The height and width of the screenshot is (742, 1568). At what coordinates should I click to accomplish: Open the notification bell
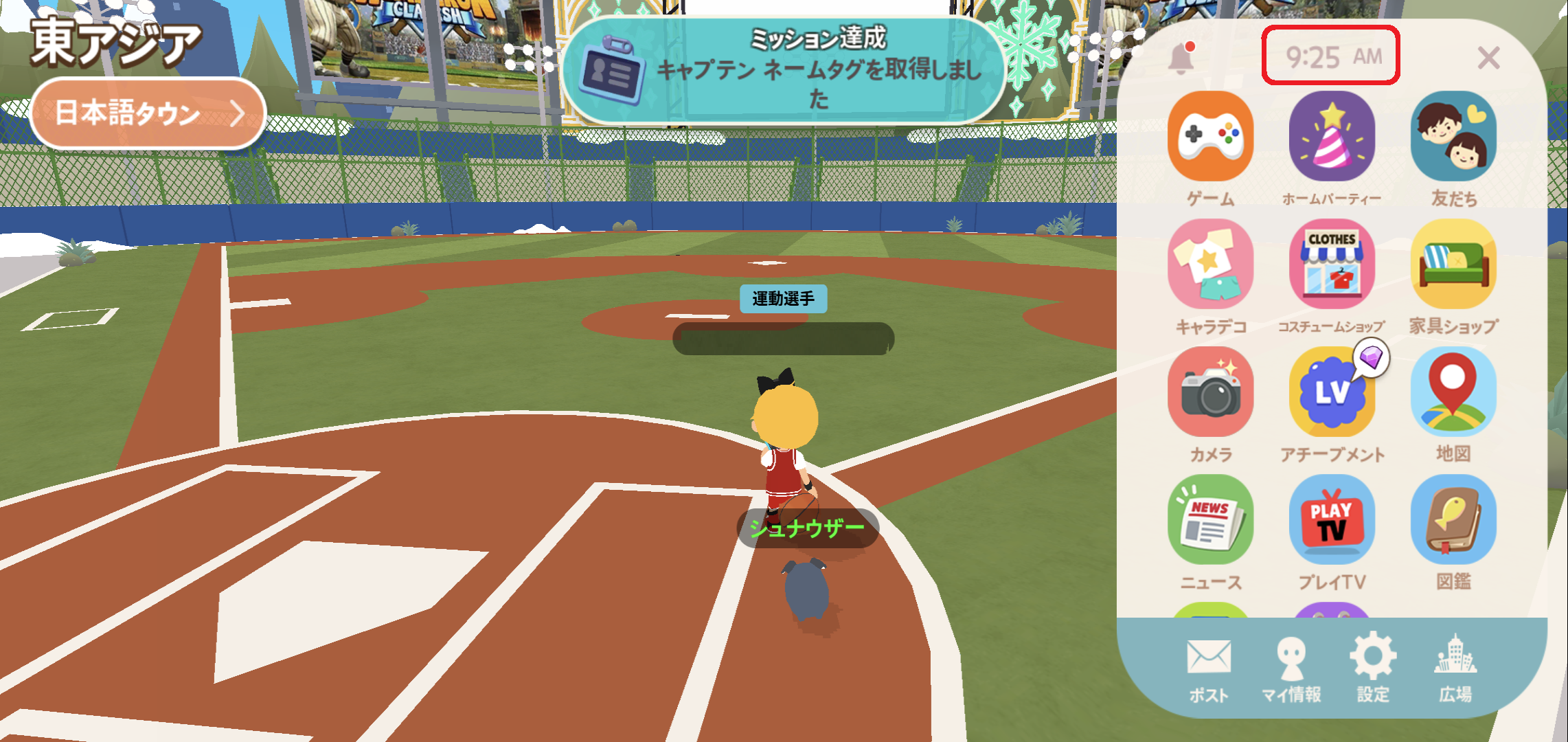(x=1181, y=58)
